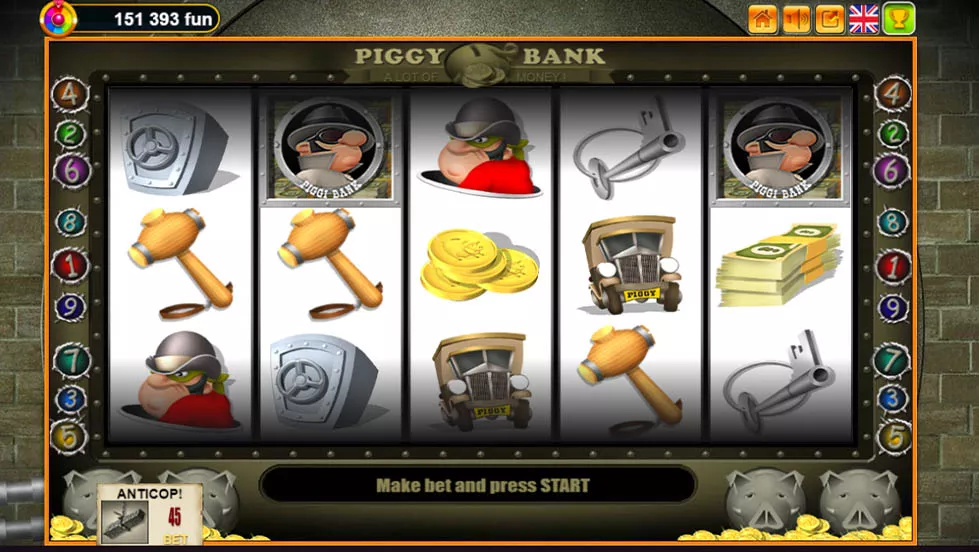The image size is (979, 552).
Task: Click the orange checkbox-arrow button
Action: (x=829, y=18)
